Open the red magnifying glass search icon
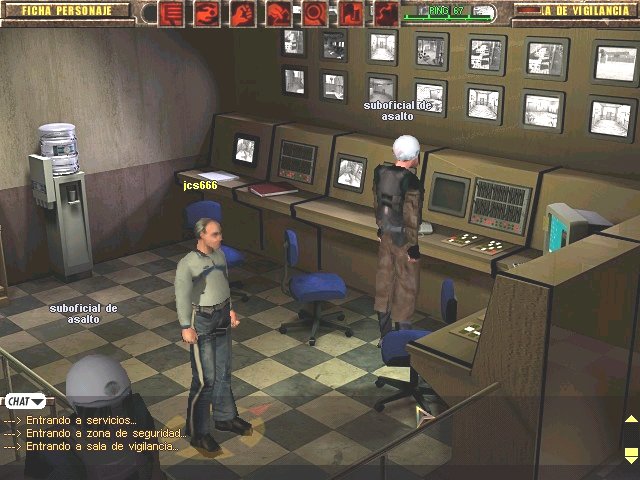The height and width of the screenshot is (480, 640). click(313, 13)
